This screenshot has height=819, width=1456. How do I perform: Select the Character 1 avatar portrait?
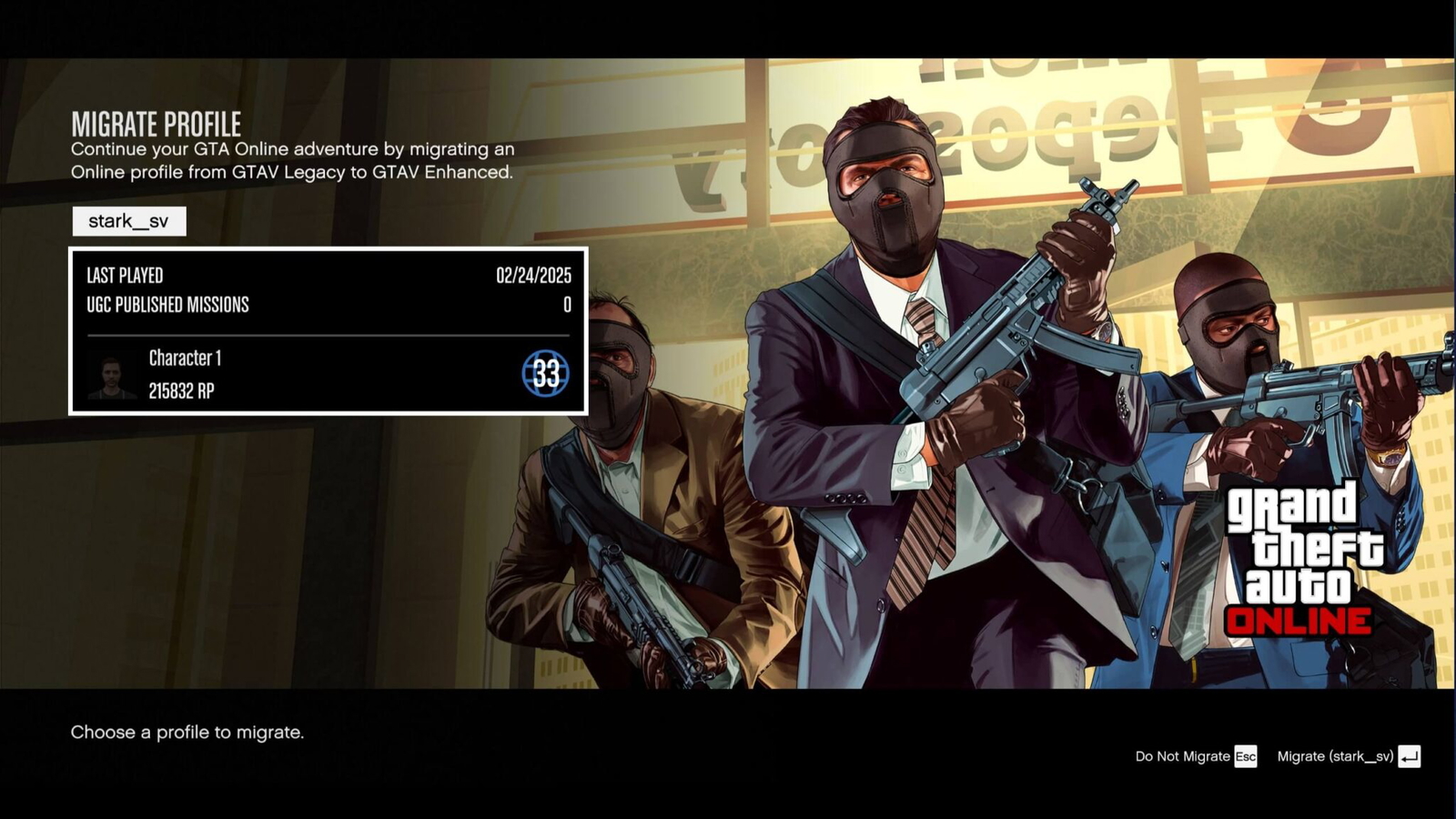(x=113, y=376)
